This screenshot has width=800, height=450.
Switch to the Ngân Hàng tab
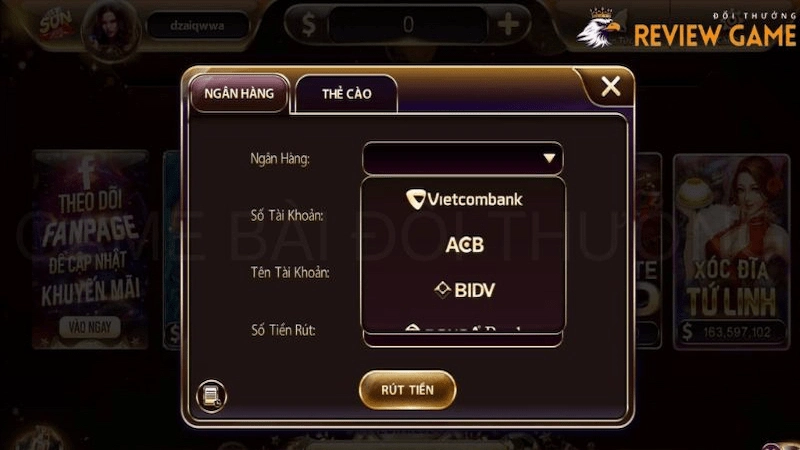[x=239, y=94]
